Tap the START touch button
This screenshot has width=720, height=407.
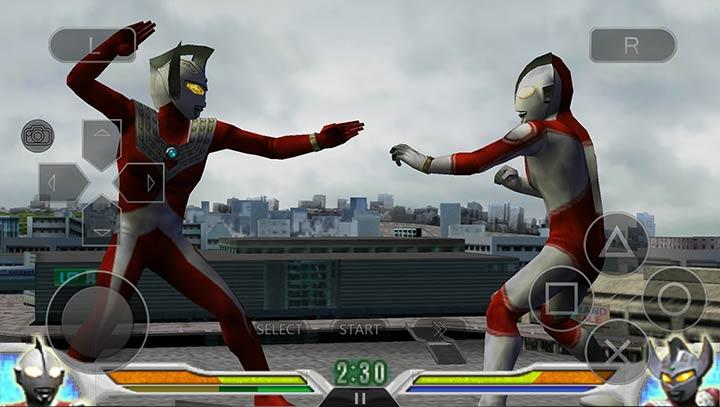pyautogui.click(x=359, y=328)
